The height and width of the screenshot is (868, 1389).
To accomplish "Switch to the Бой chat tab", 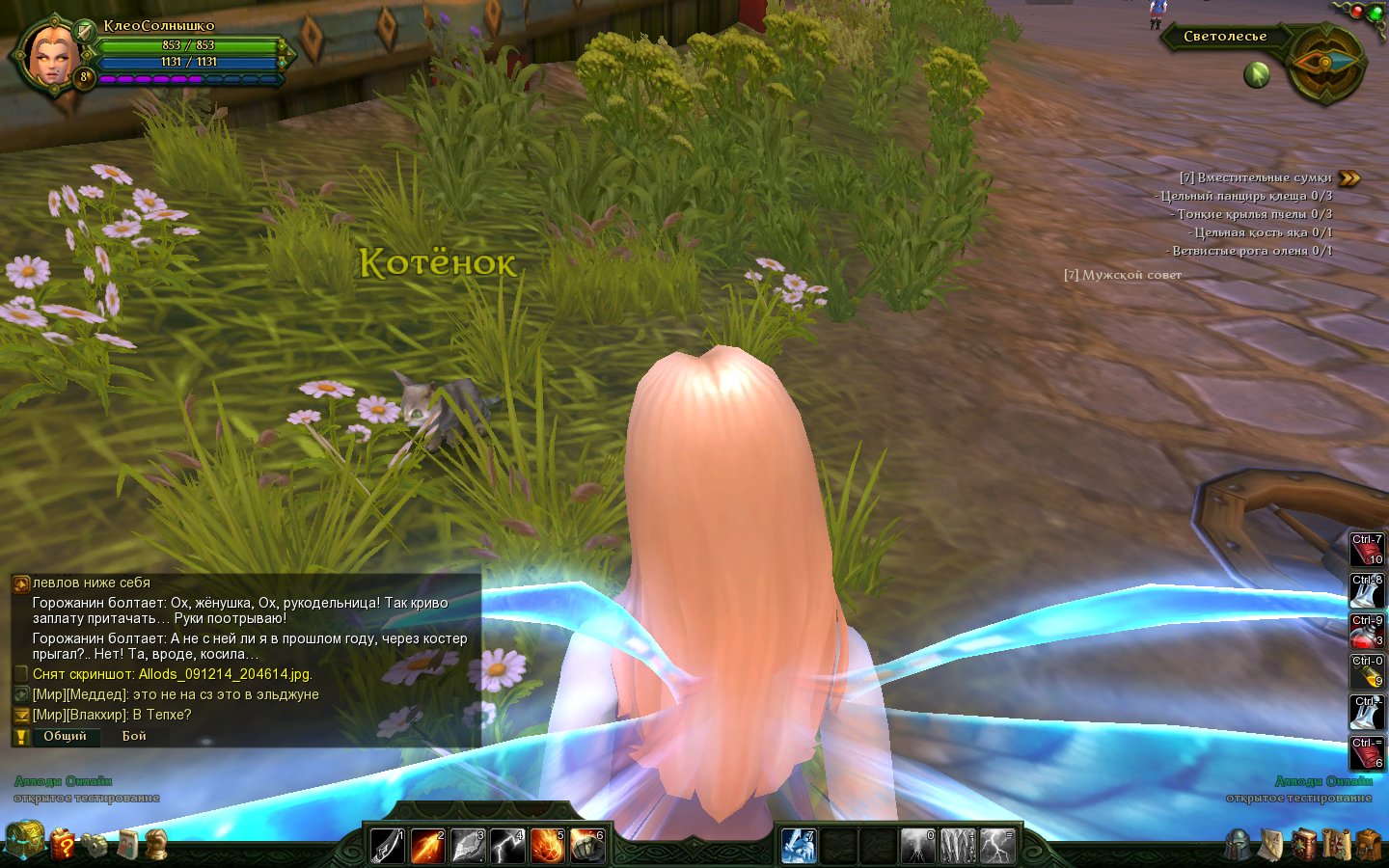I will (134, 736).
